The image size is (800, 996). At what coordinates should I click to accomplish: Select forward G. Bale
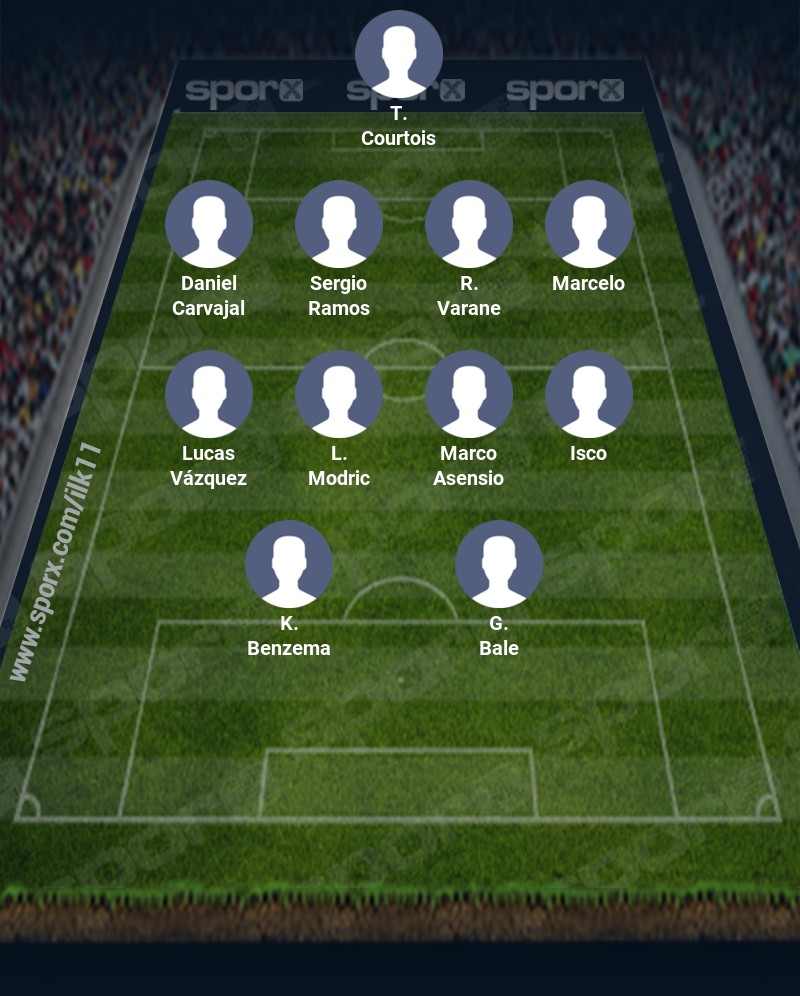point(499,564)
